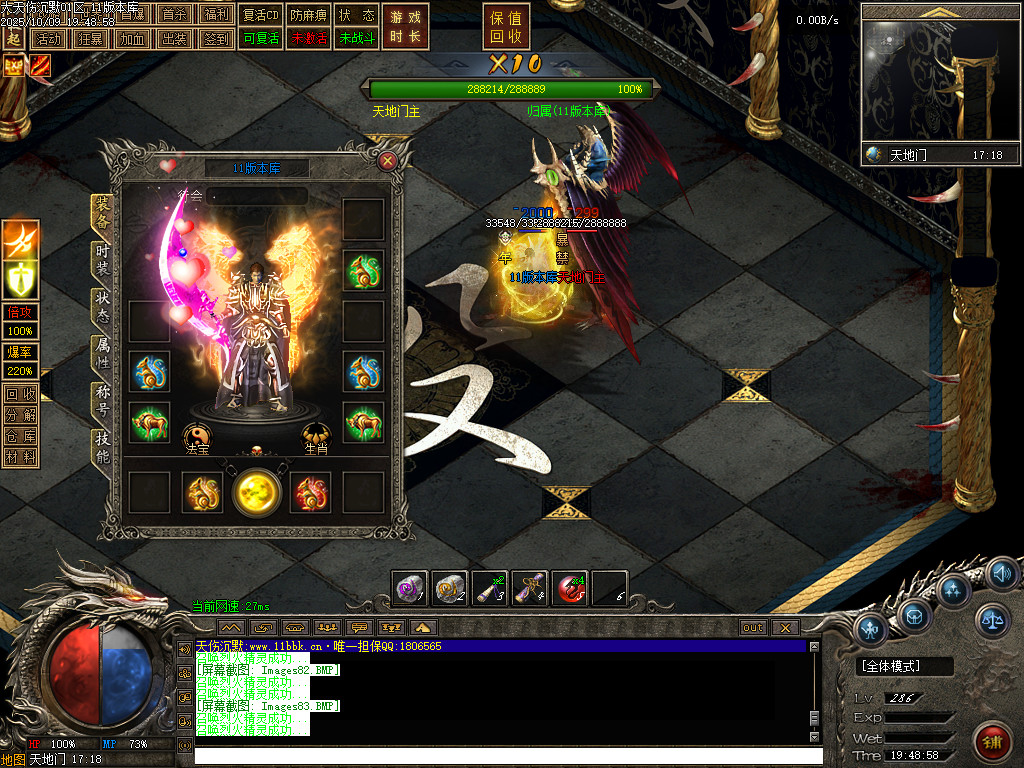The height and width of the screenshot is (768, 1024).
Task: Open the 保值回收 value recycle button
Action: [x=507, y=27]
